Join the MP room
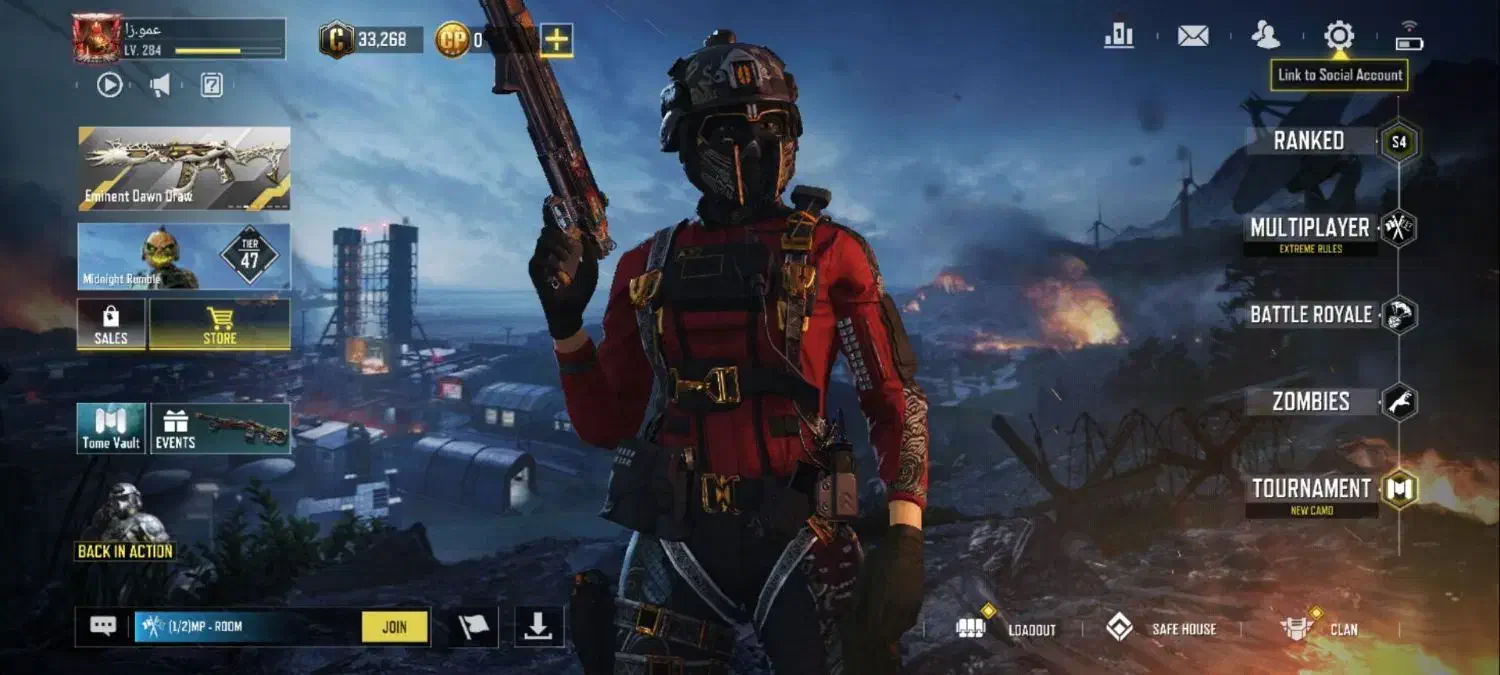This screenshot has width=1500, height=675. 394,627
